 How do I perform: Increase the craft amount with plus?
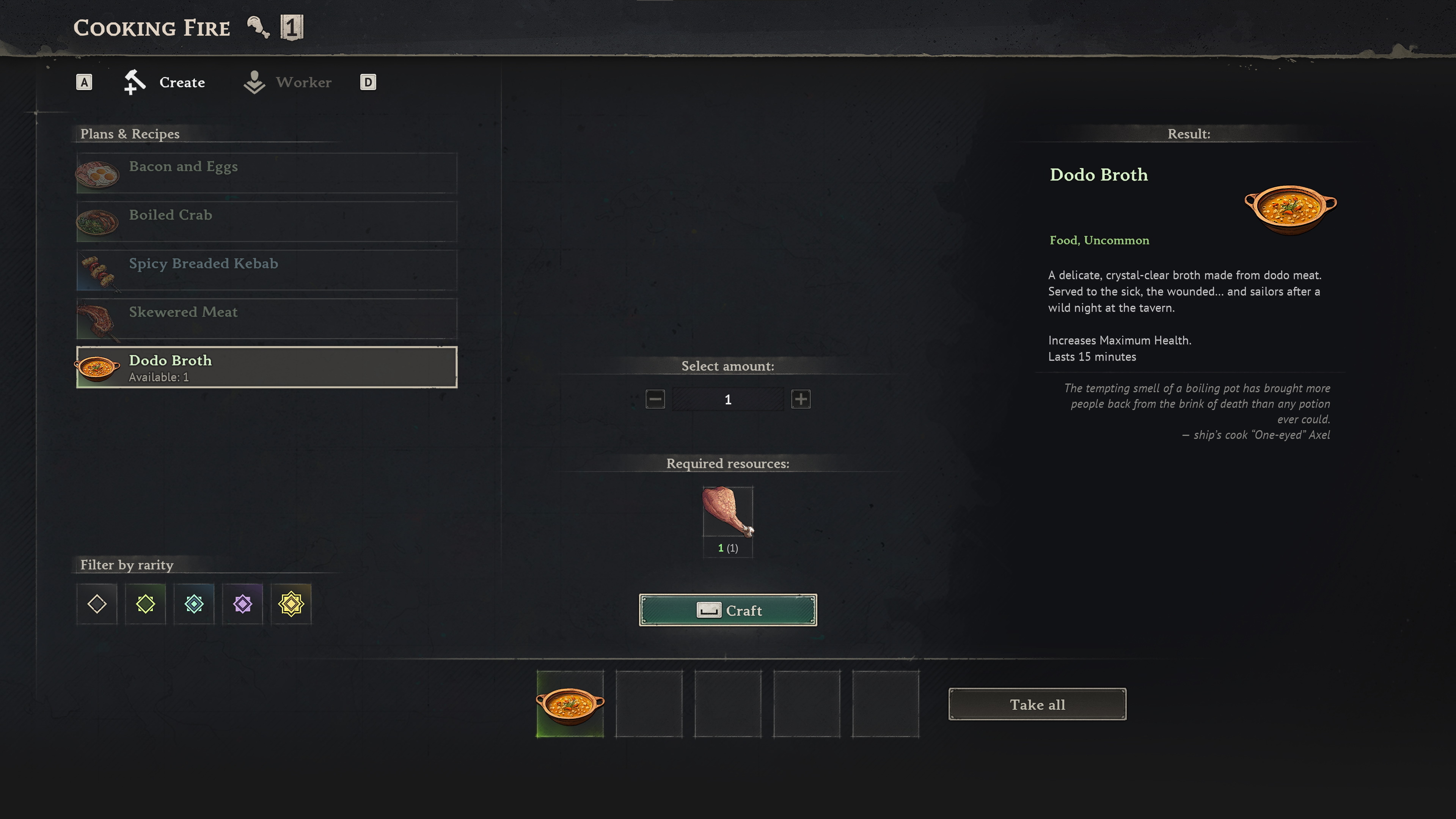pyautogui.click(x=800, y=399)
